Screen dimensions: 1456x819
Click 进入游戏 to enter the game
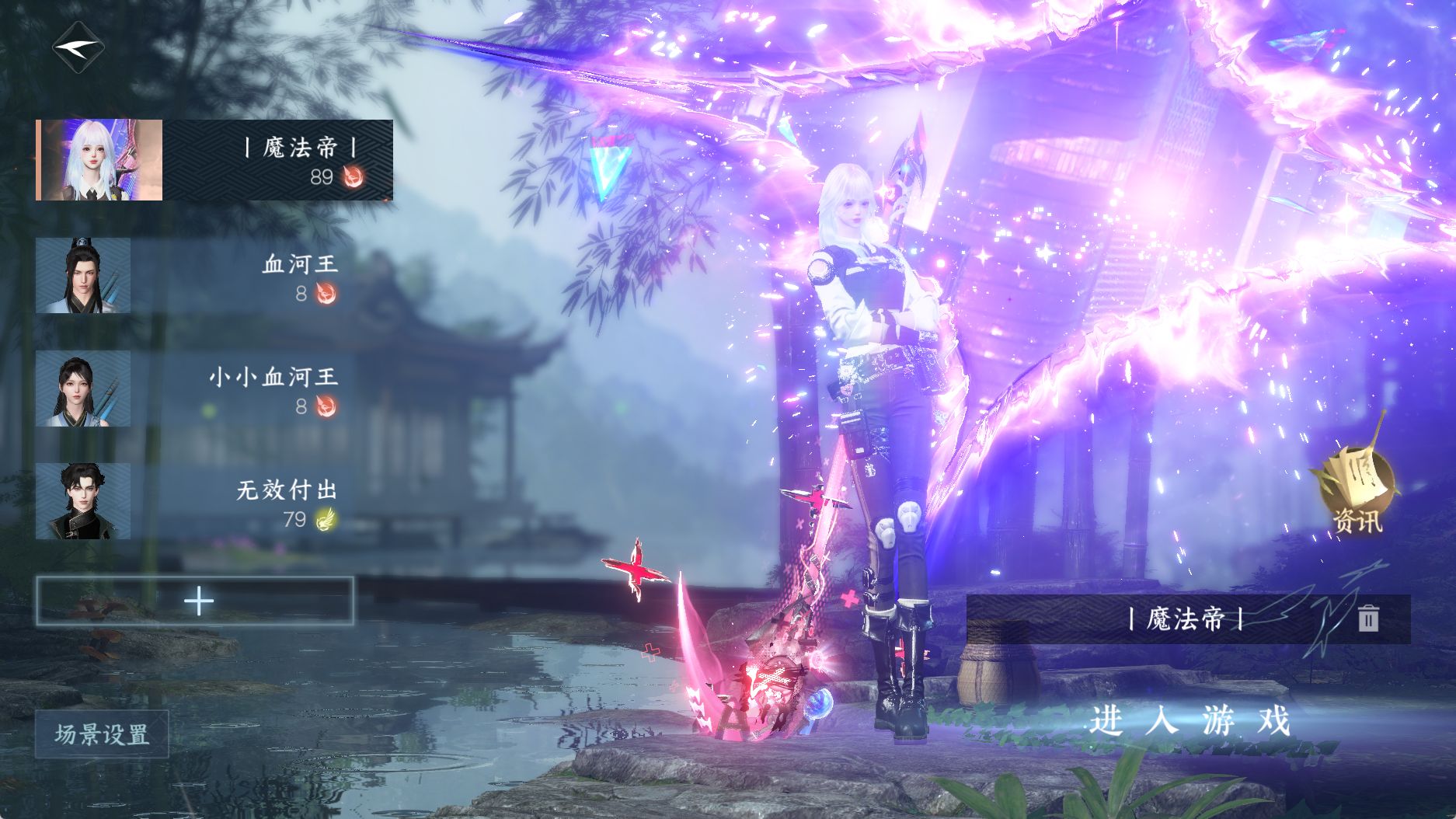coord(1190,721)
